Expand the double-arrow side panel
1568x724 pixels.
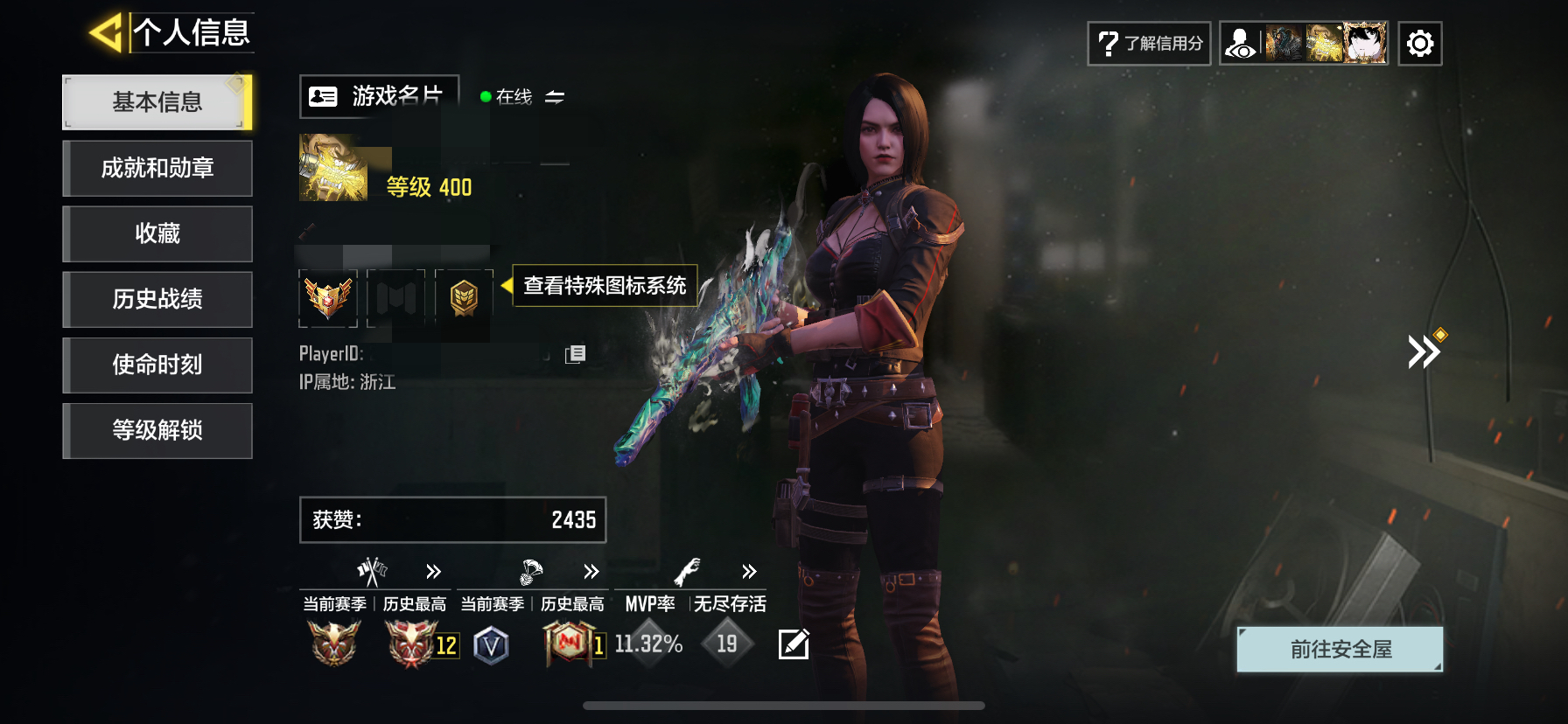tap(1424, 352)
